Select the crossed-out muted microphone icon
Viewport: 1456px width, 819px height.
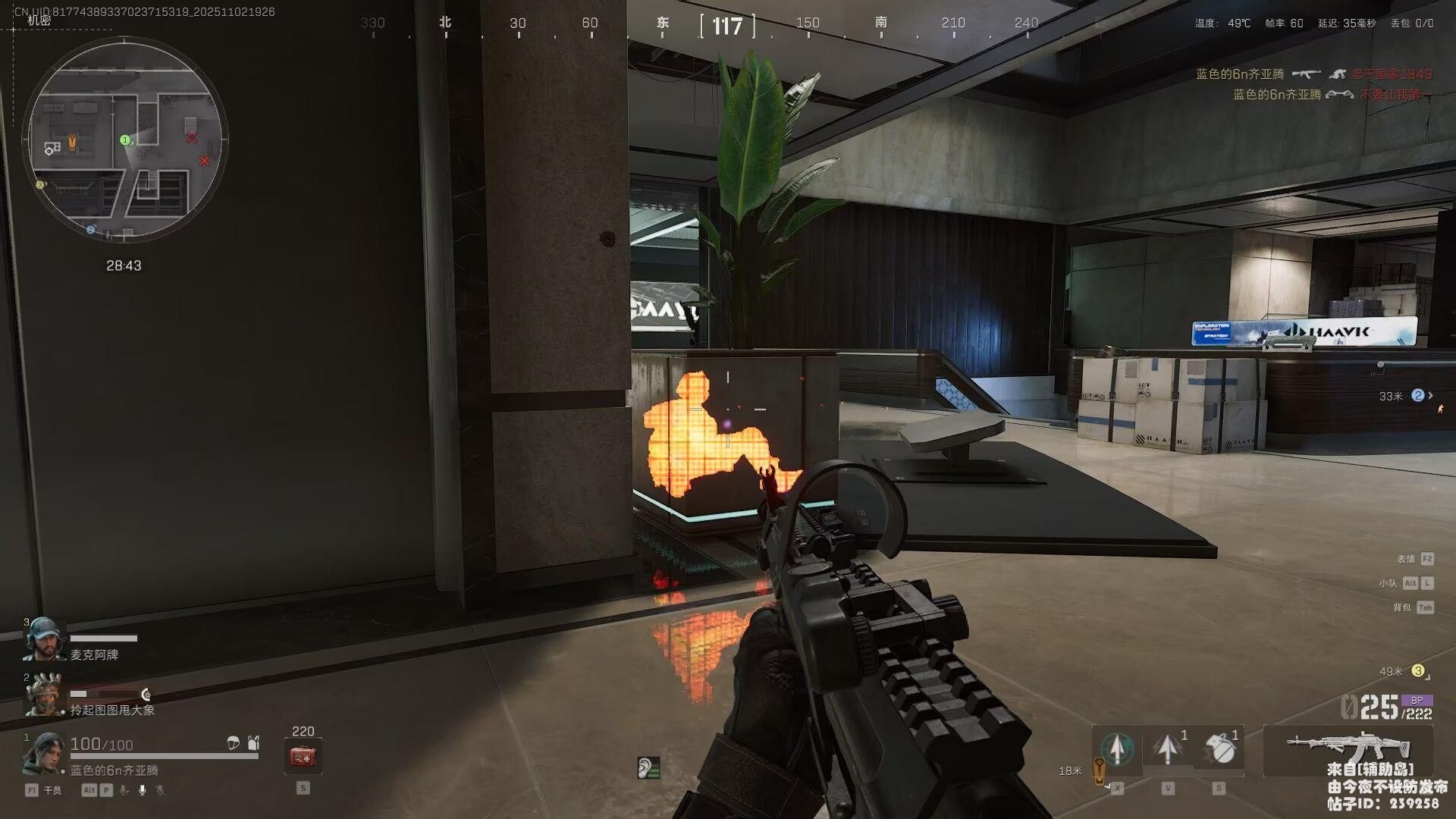(160, 790)
